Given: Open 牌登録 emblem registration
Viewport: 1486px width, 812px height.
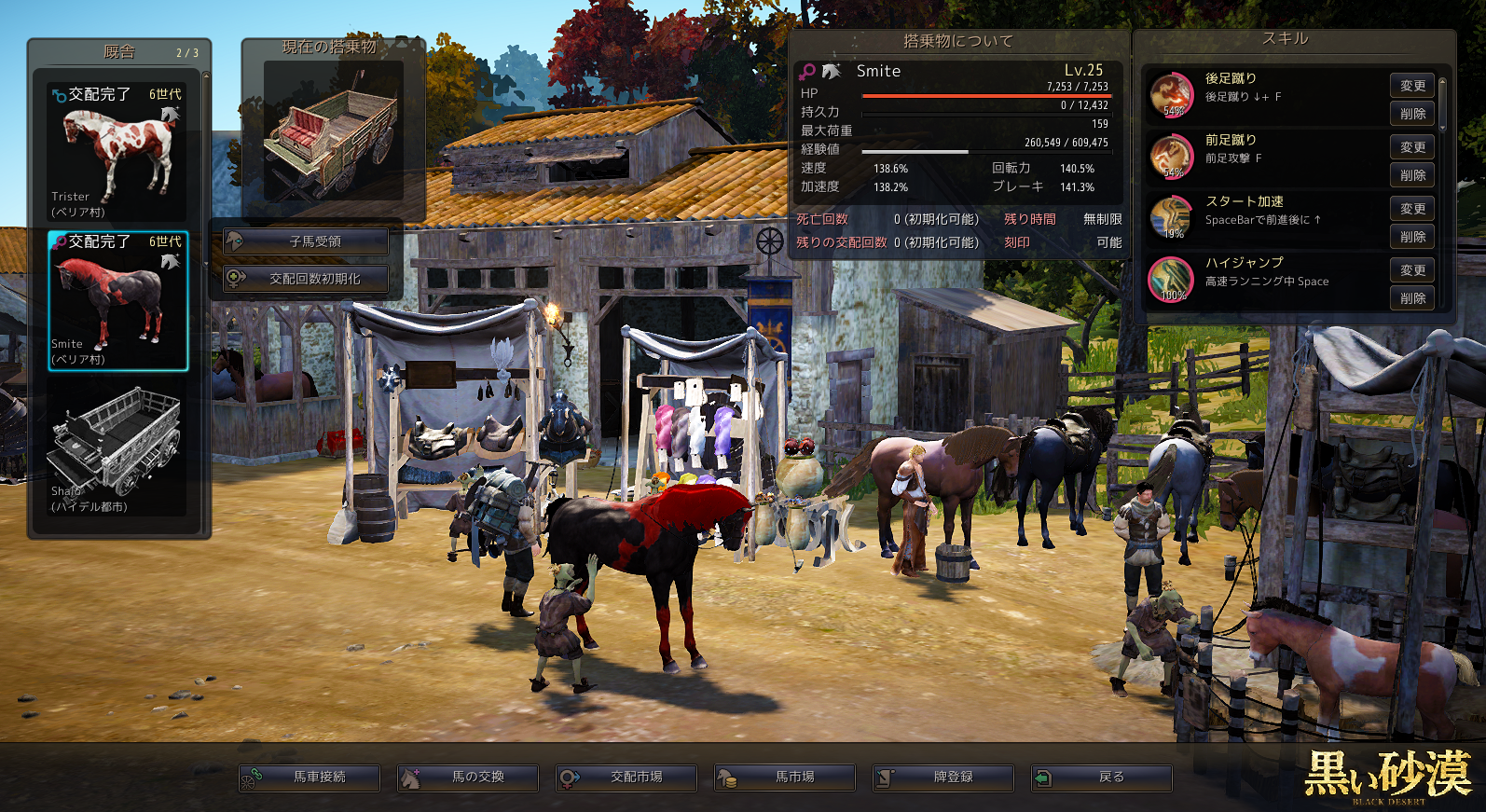Looking at the screenshot, I should click(943, 778).
